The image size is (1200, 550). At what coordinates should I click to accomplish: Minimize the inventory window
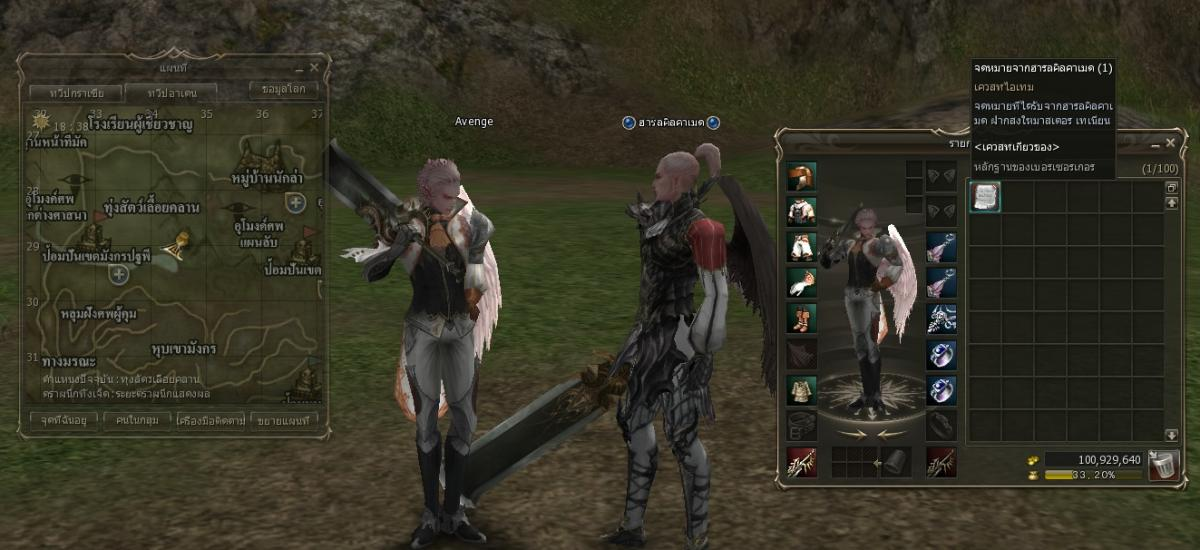click(1155, 143)
